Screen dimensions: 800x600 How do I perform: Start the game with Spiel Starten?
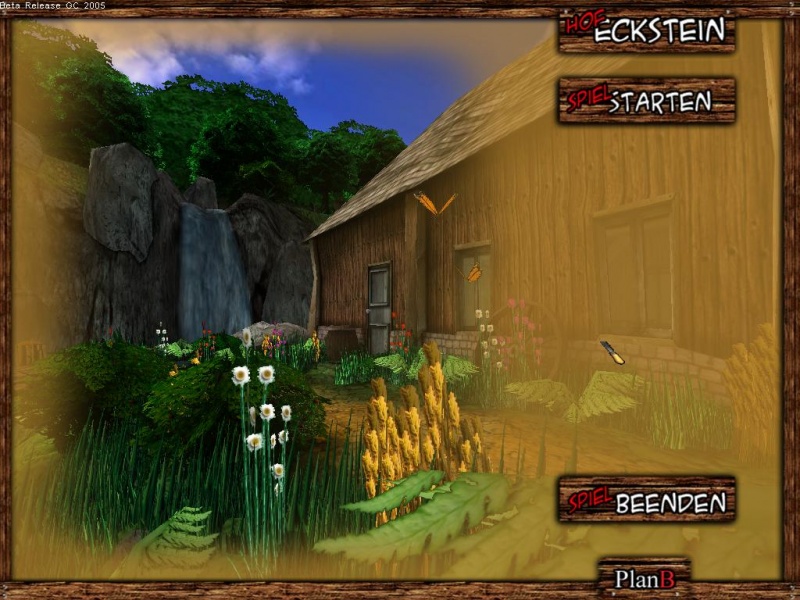pos(647,101)
